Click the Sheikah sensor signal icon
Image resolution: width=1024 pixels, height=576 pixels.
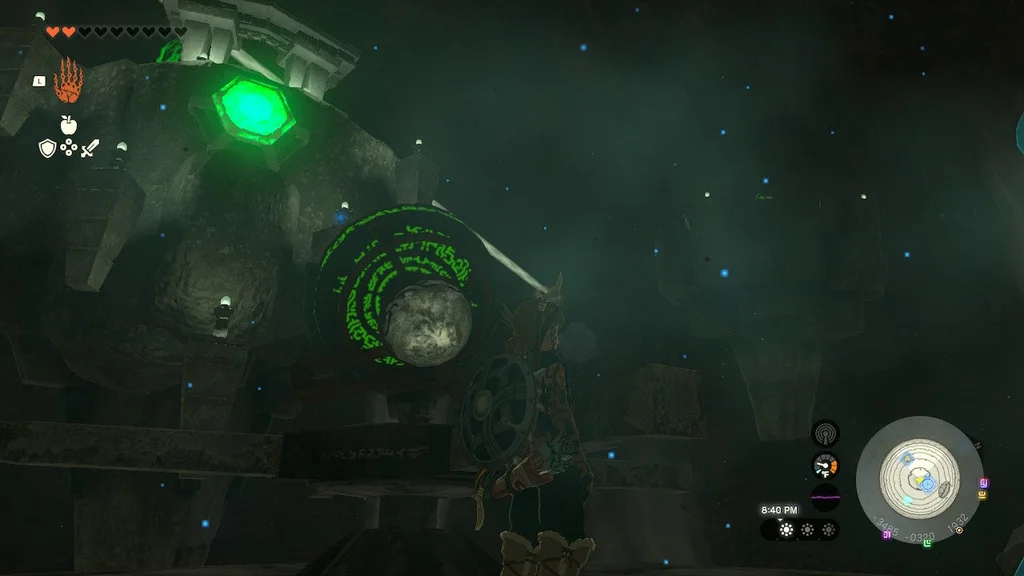point(825,433)
